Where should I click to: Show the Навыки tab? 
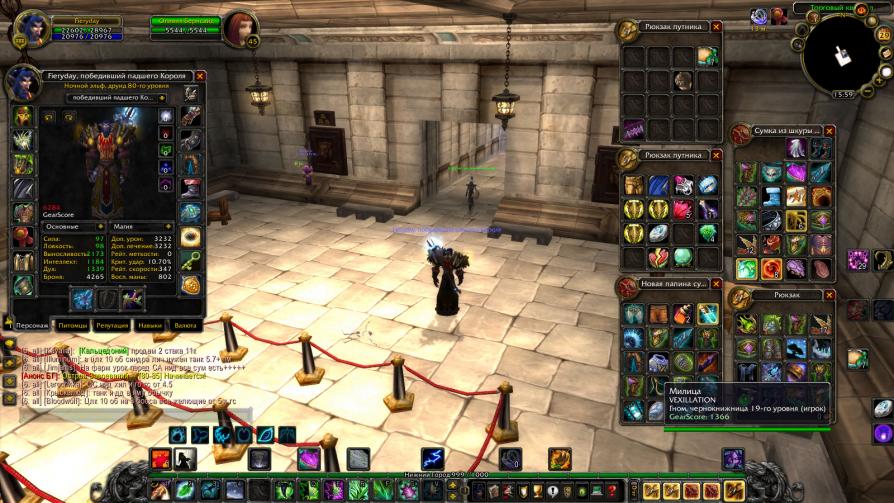click(x=150, y=325)
